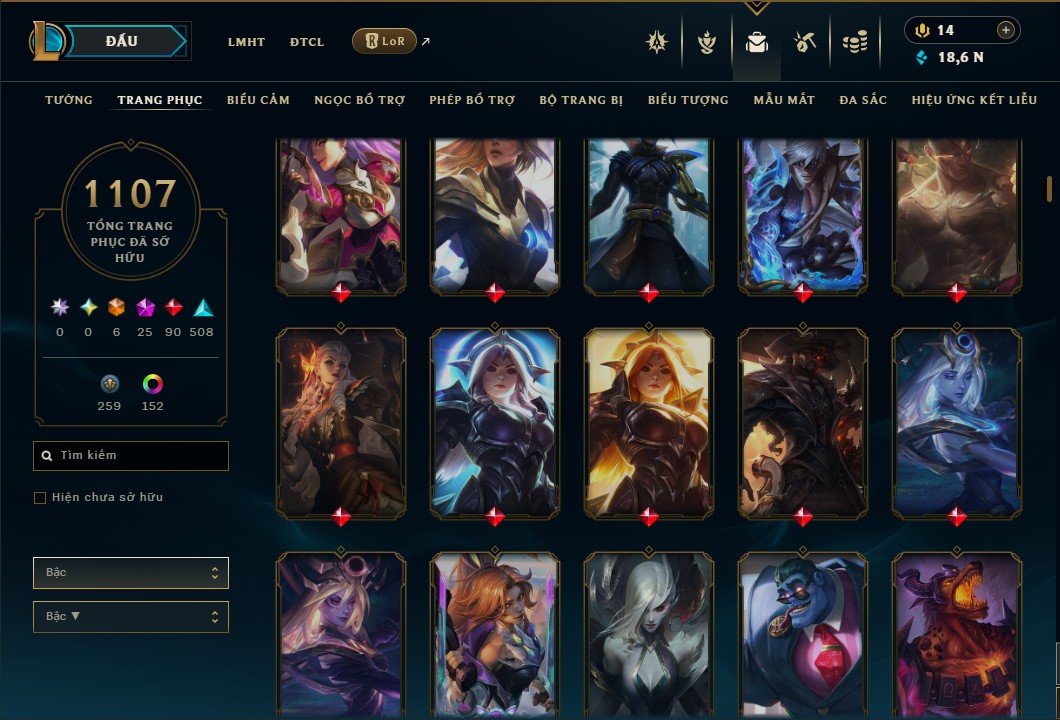
Task: Open the loot hammer icon
Action: click(805, 42)
